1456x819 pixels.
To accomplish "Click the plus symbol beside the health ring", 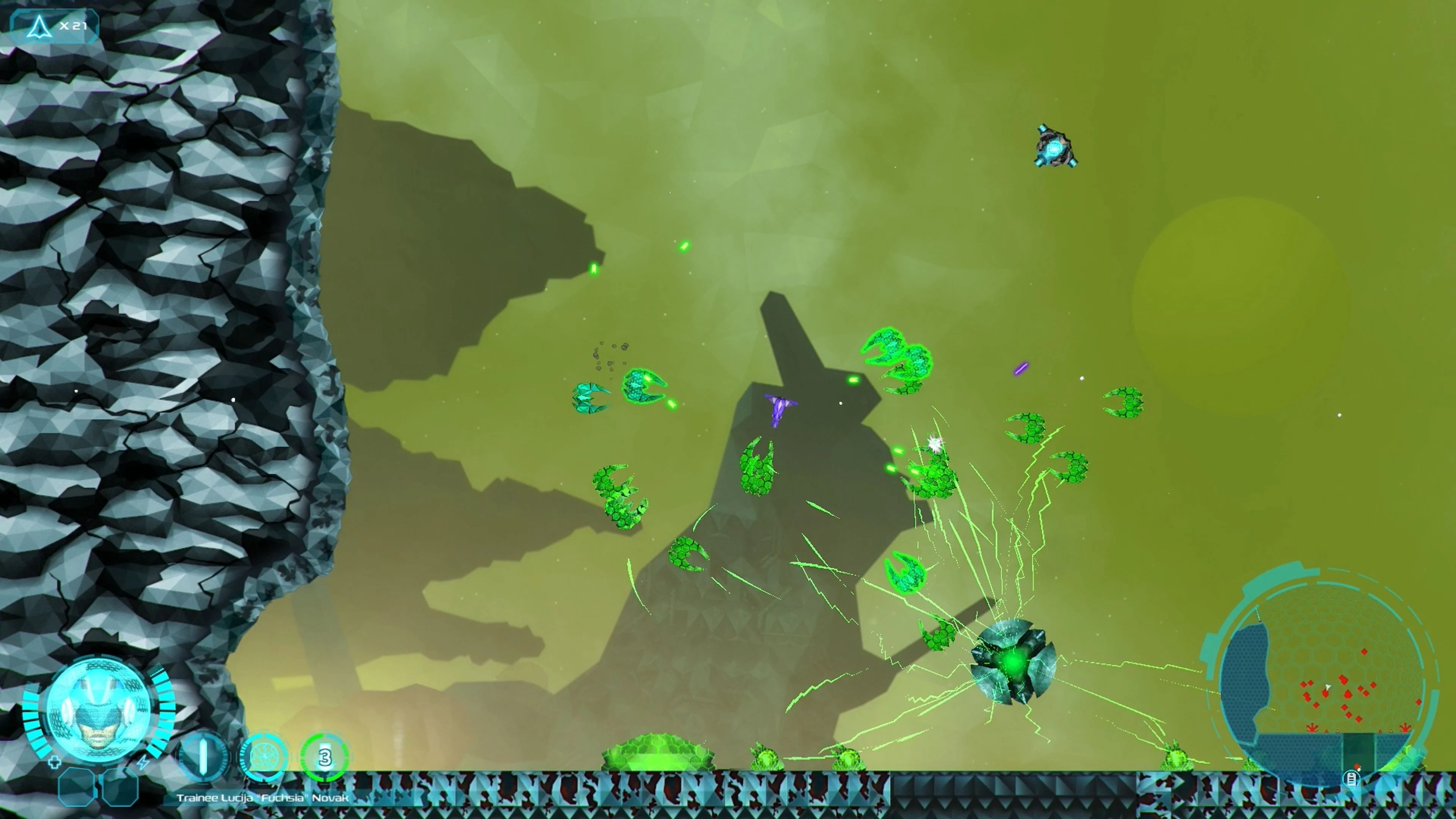I will pos(55,763).
